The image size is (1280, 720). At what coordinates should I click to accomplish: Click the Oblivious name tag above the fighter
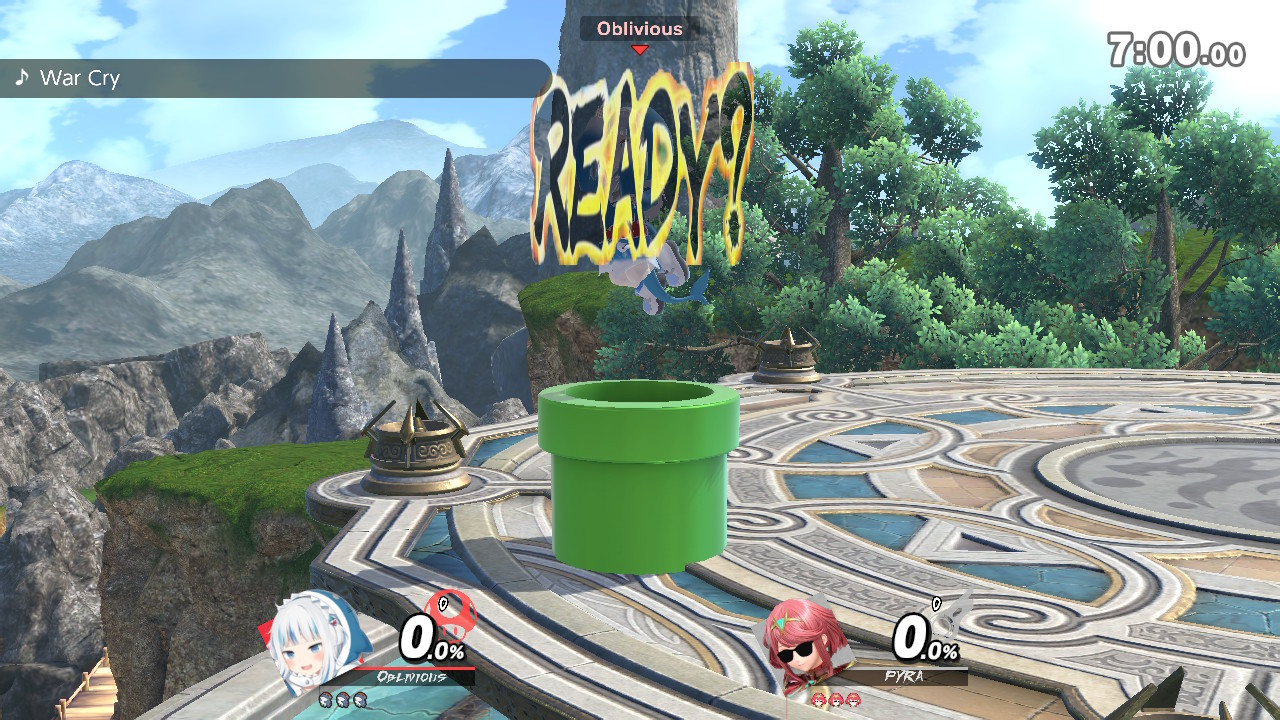pyautogui.click(x=637, y=29)
